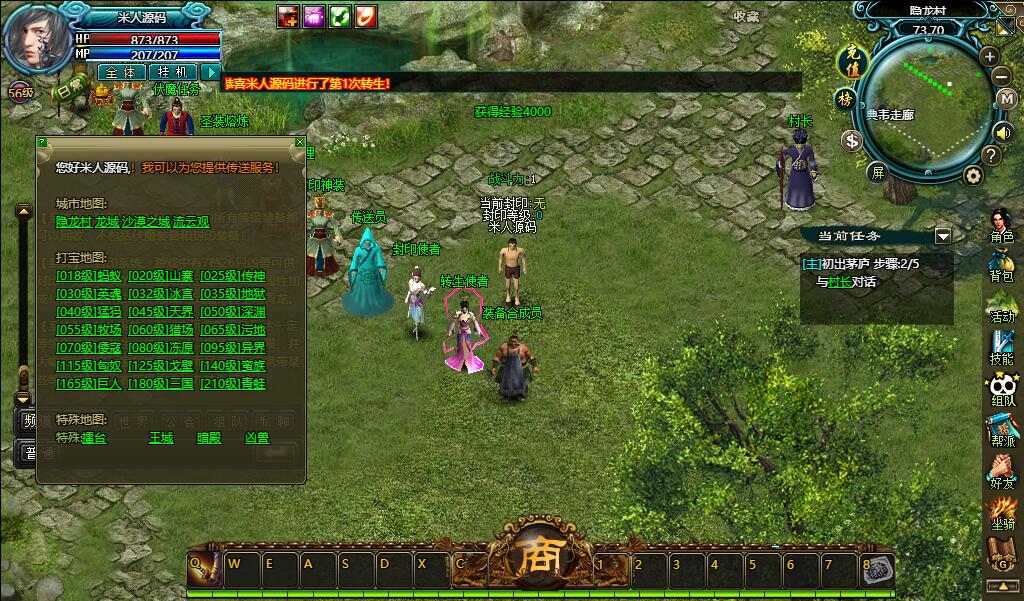Open the 角色 character sheet
Screen dimensions: 1024x601
(x=1001, y=224)
